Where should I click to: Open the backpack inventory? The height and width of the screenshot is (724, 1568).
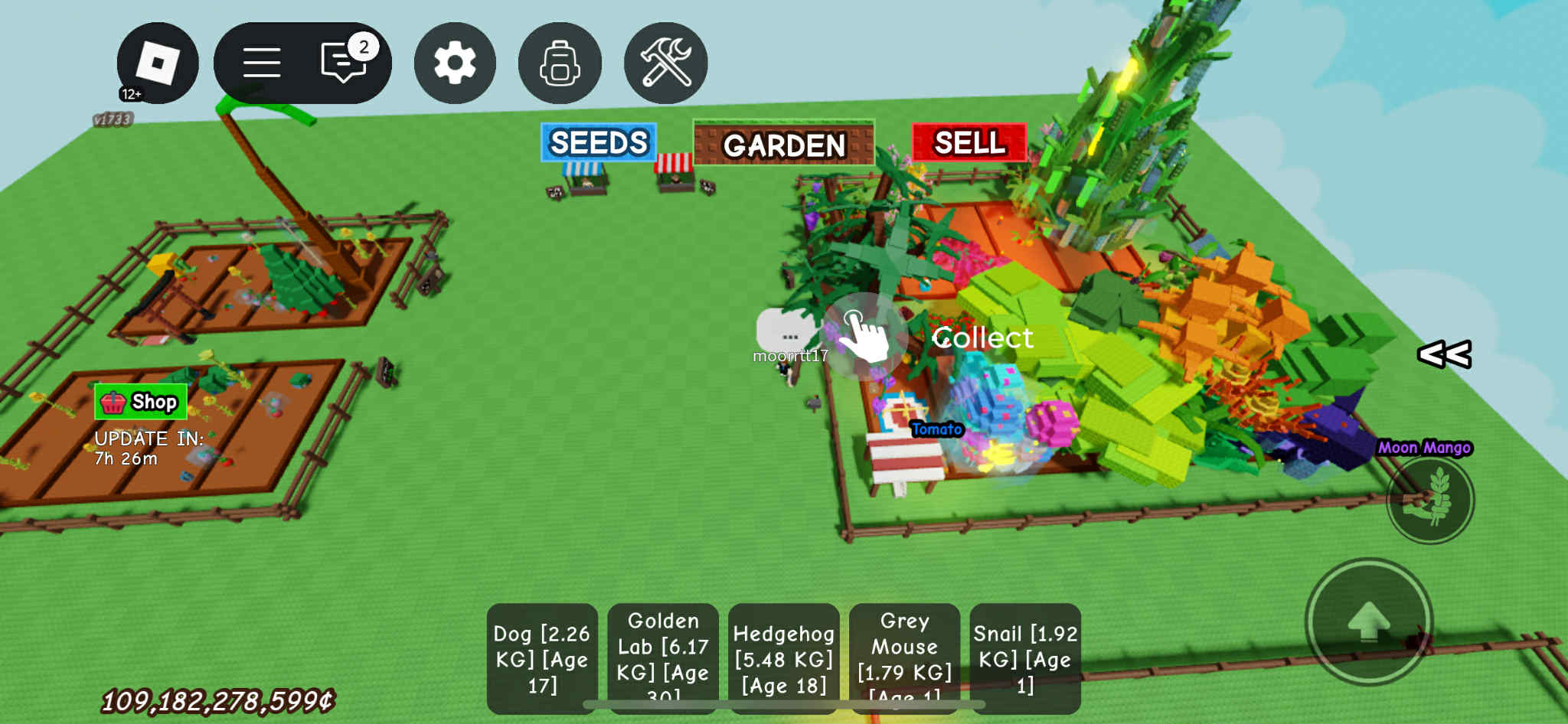point(560,63)
